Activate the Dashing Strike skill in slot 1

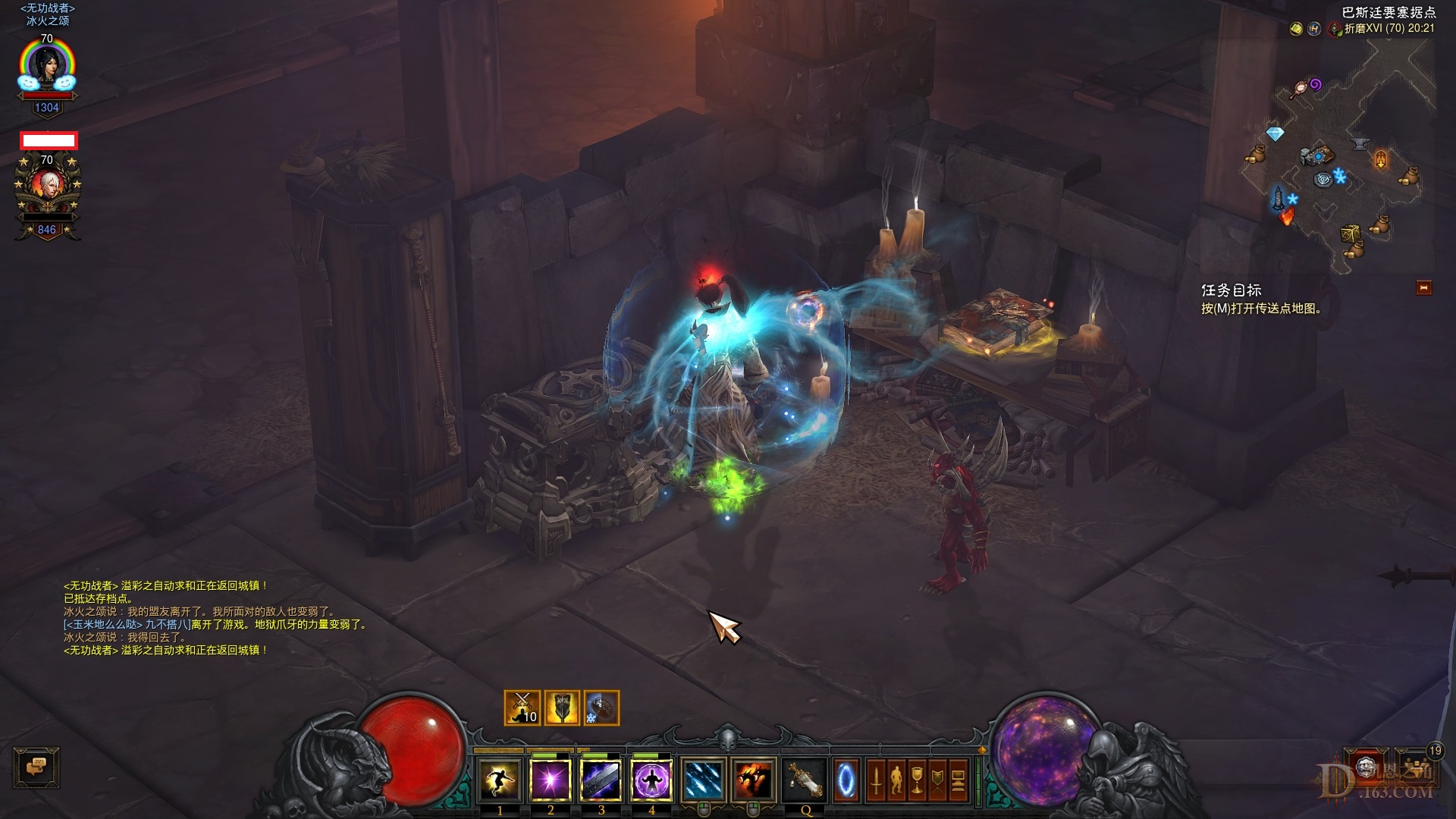point(500,782)
